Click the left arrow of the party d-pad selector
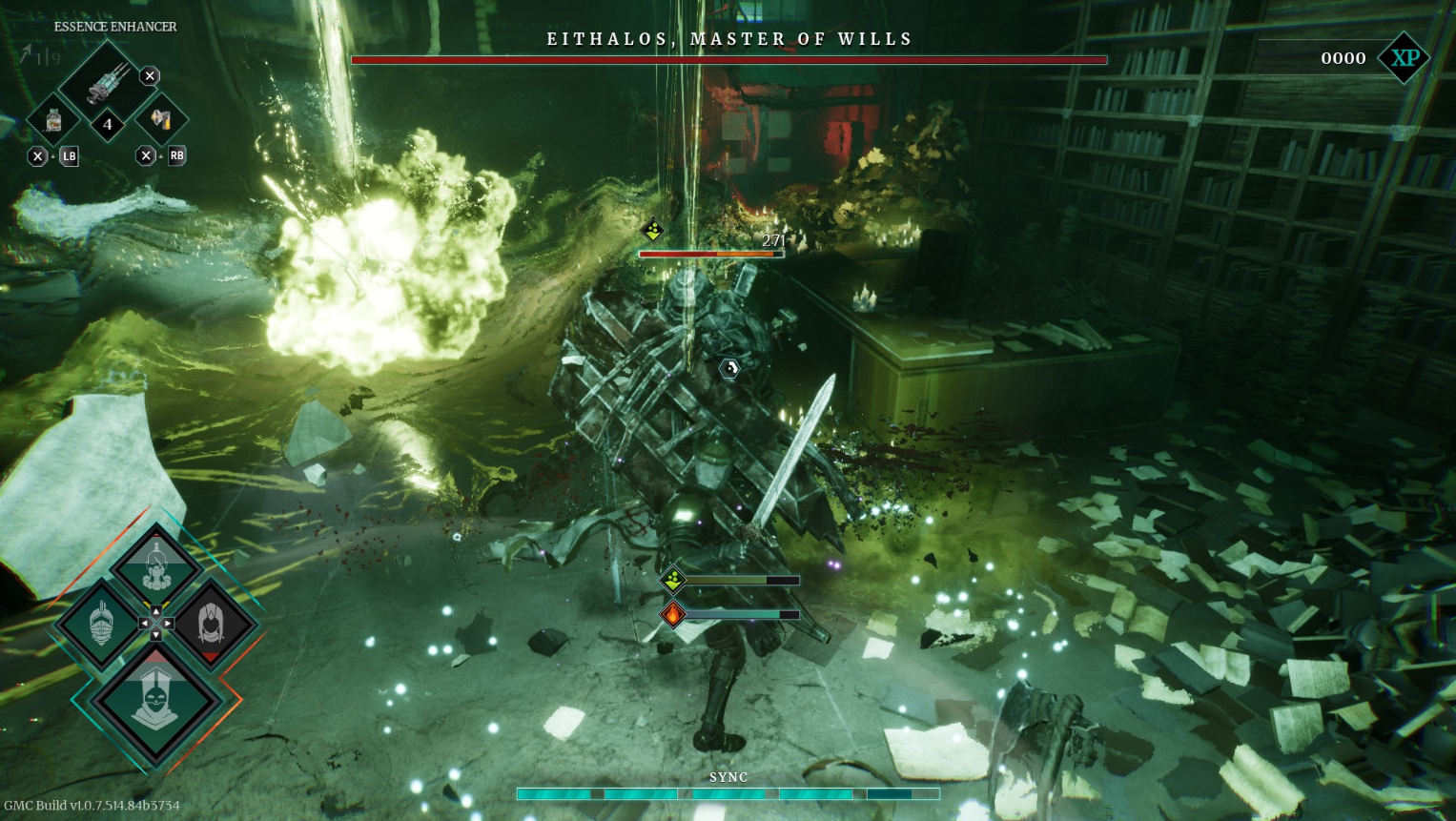 145,622
